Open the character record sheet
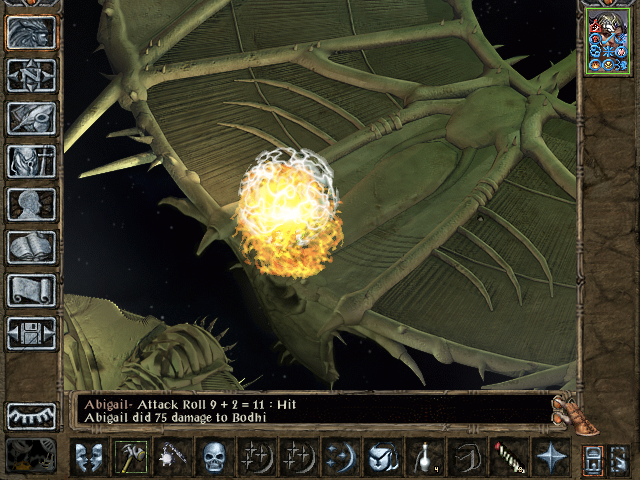Screen dimensions: 640x480 click(31, 204)
